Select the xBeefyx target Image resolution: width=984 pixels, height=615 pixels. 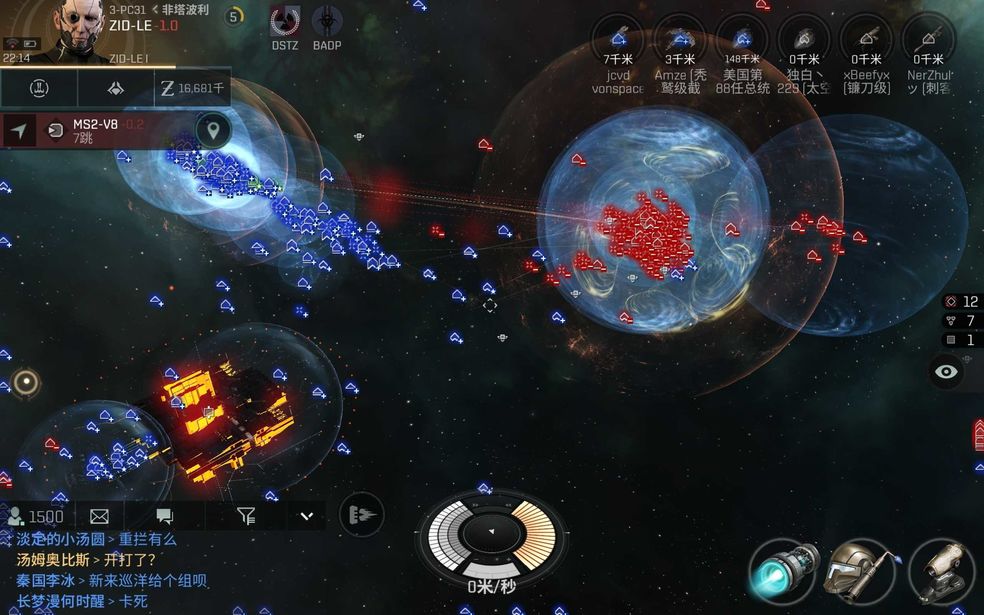[x=865, y=40]
